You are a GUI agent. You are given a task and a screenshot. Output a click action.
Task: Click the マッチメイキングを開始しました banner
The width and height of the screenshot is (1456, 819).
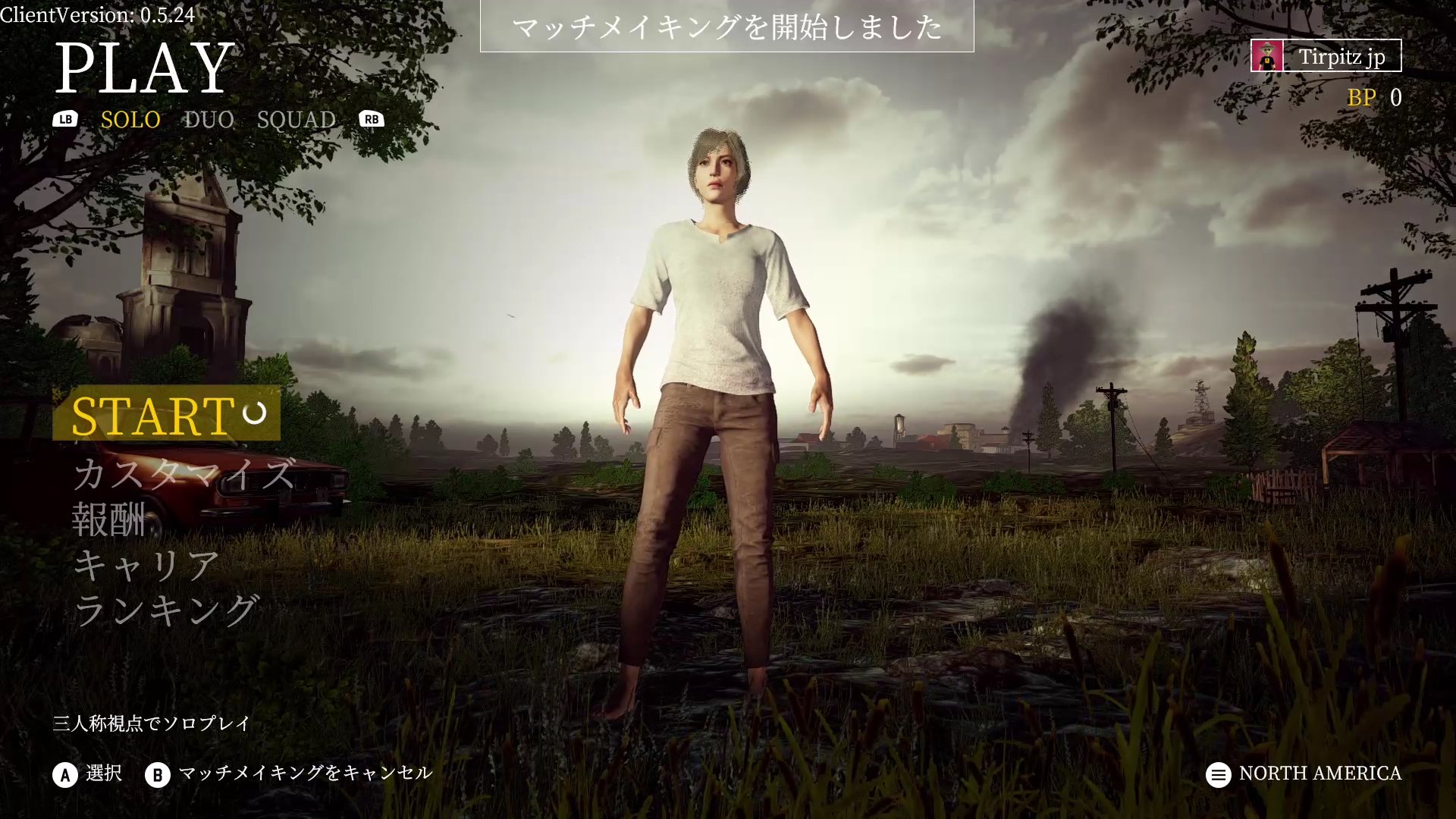coord(726,30)
